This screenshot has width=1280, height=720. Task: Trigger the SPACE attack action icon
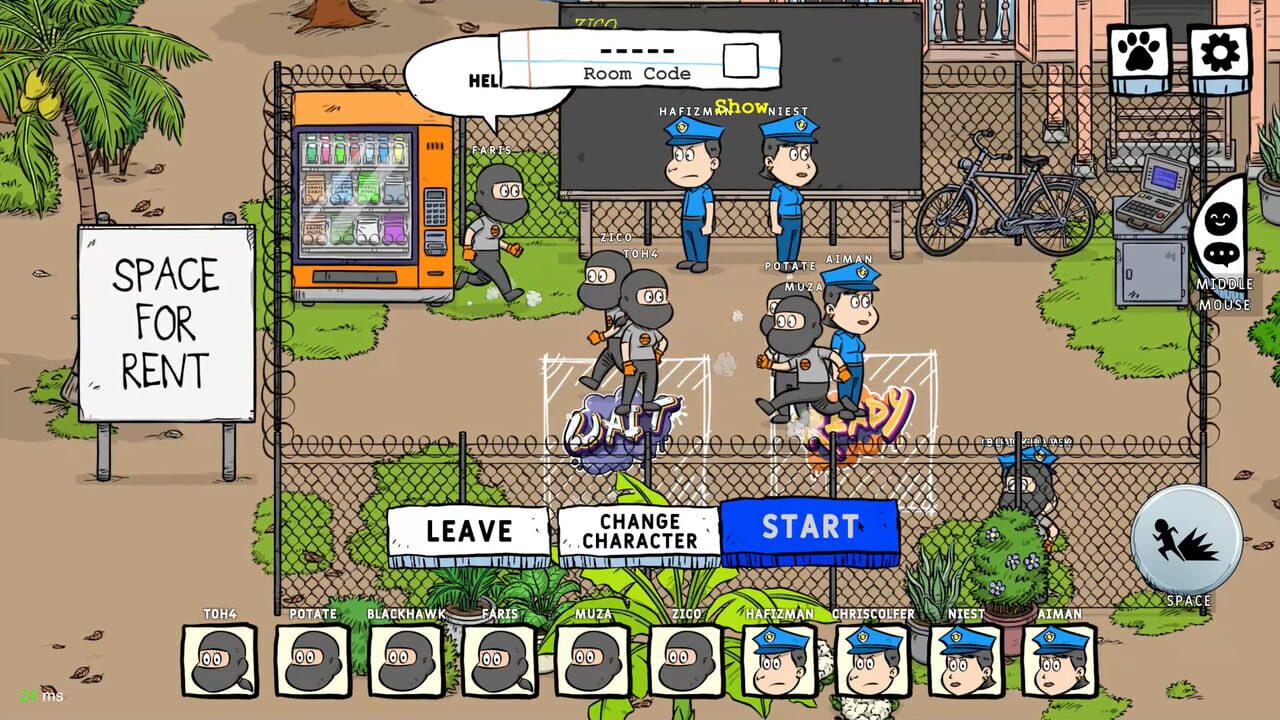coord(1186,536)
